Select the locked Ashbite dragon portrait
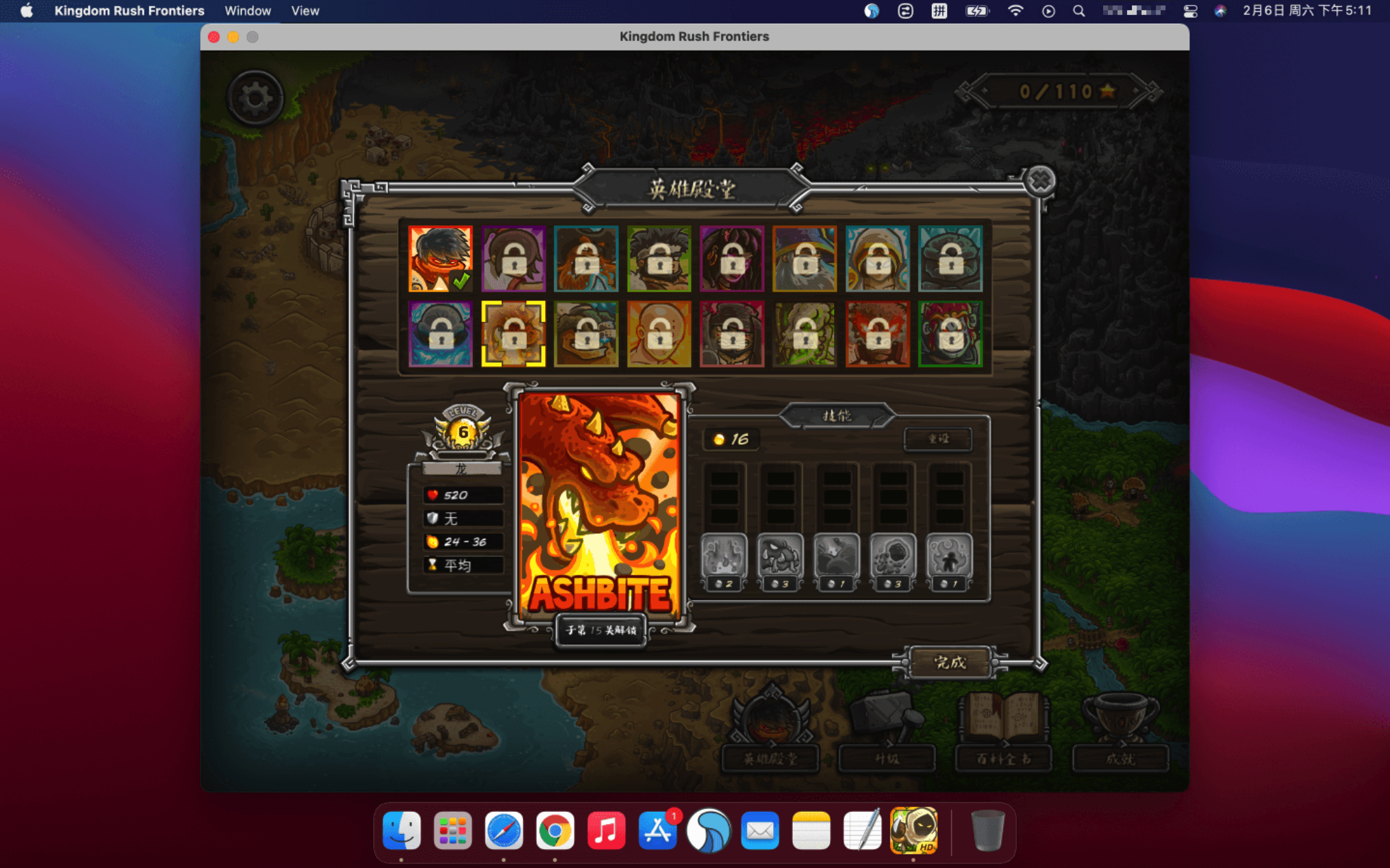Screen dimensions: 1390x868 click(514, 333)
